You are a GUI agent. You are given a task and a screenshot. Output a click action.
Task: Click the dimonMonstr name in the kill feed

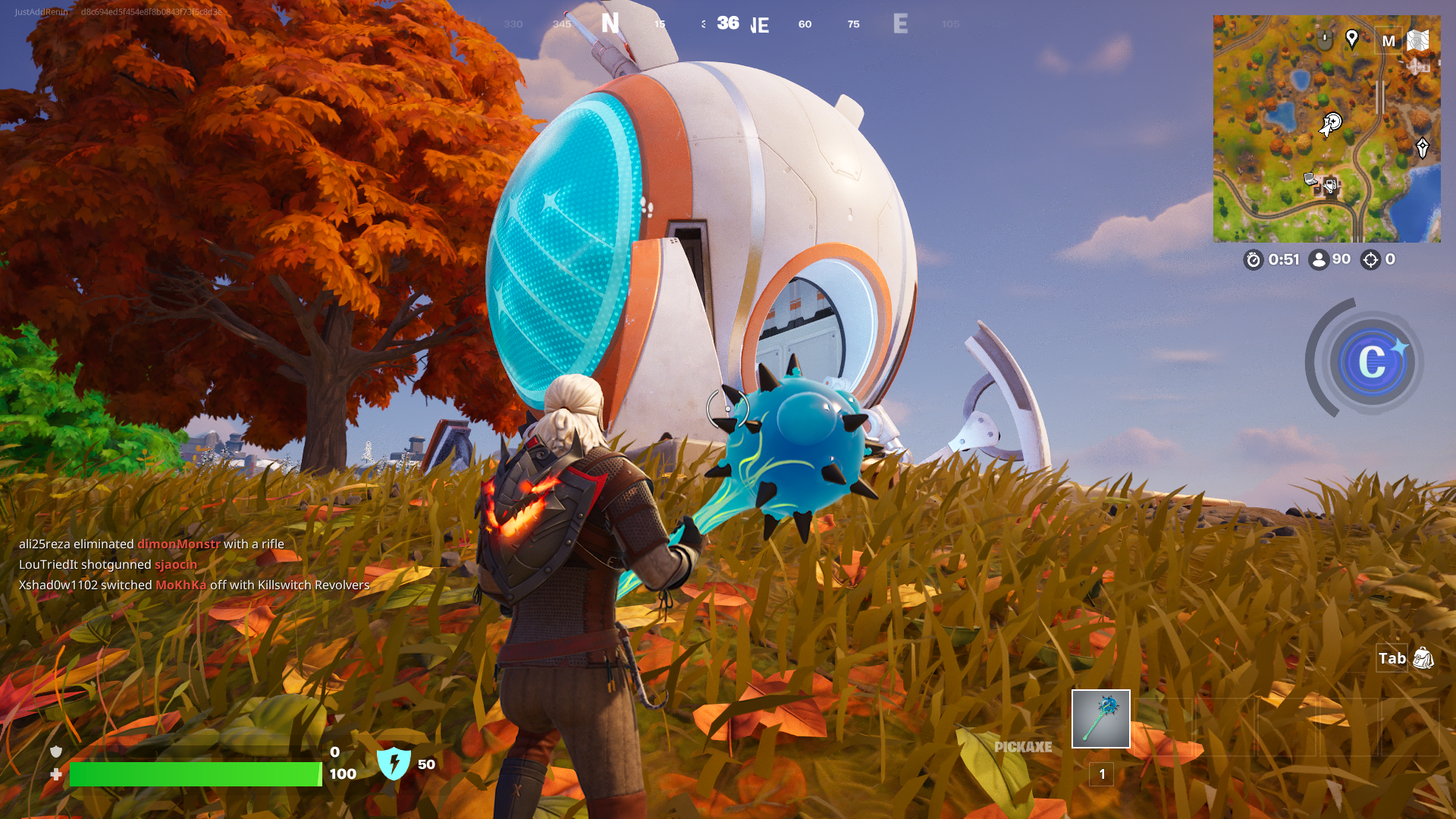177,544
